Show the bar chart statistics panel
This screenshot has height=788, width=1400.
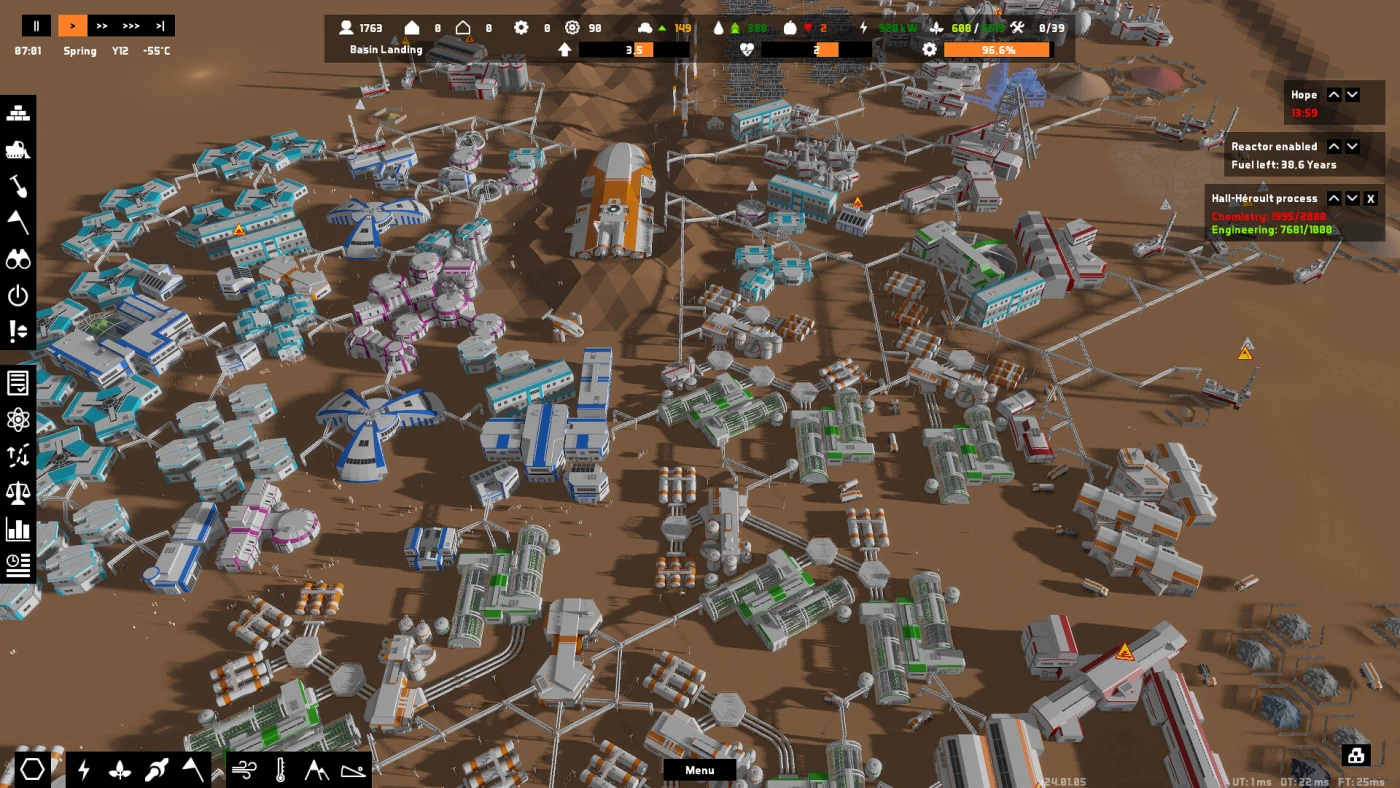(x=18, y=528)
